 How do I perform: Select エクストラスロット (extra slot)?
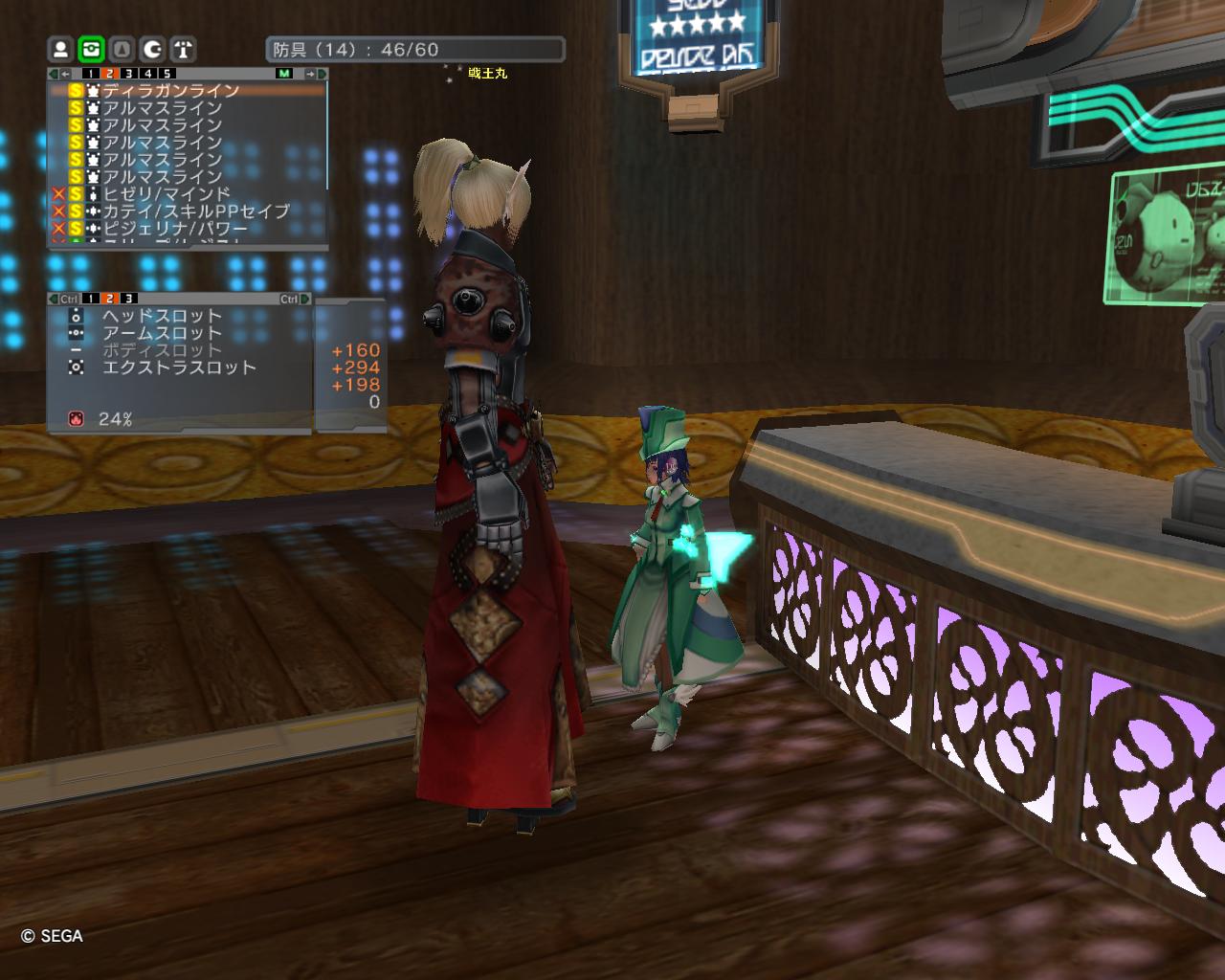pos(179,367)
